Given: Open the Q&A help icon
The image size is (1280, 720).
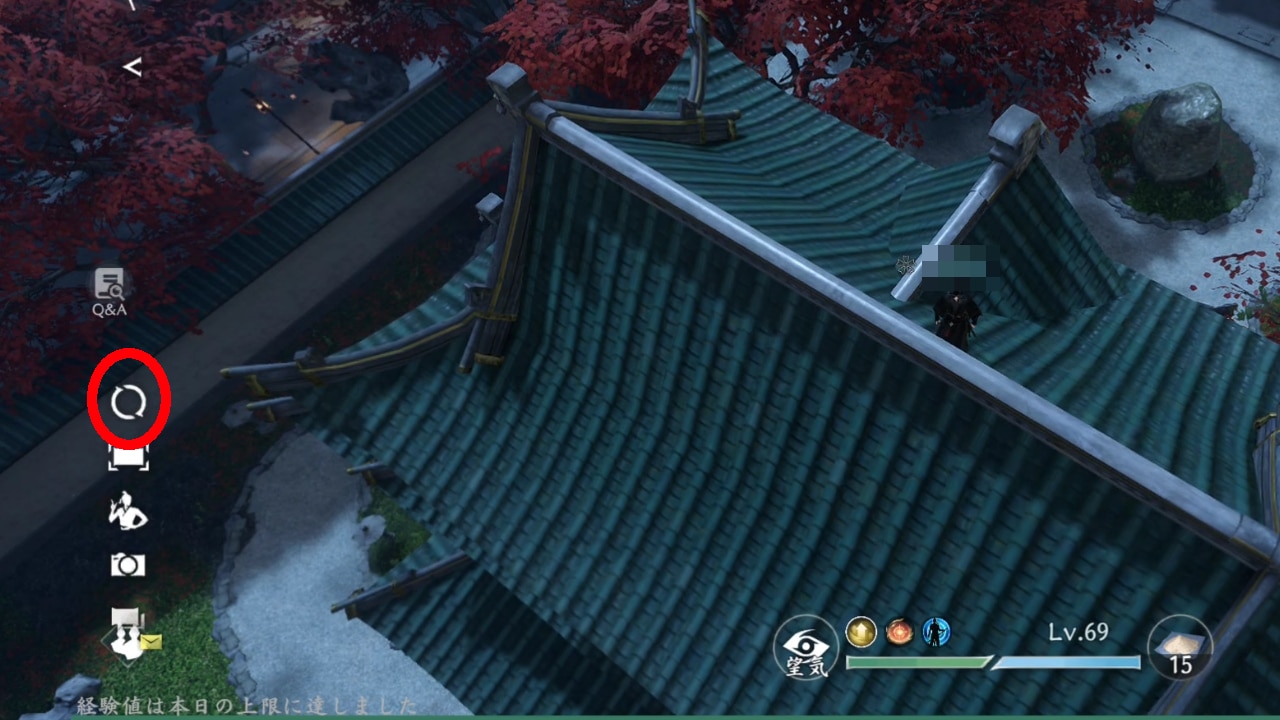Looking at the screenshot, I should click(x=109, y=291).
